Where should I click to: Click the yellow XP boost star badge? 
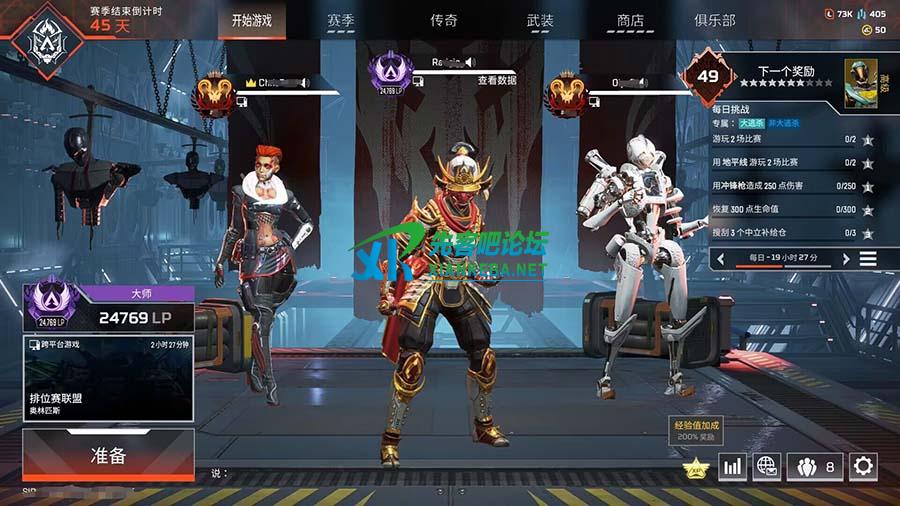point(695,466)
